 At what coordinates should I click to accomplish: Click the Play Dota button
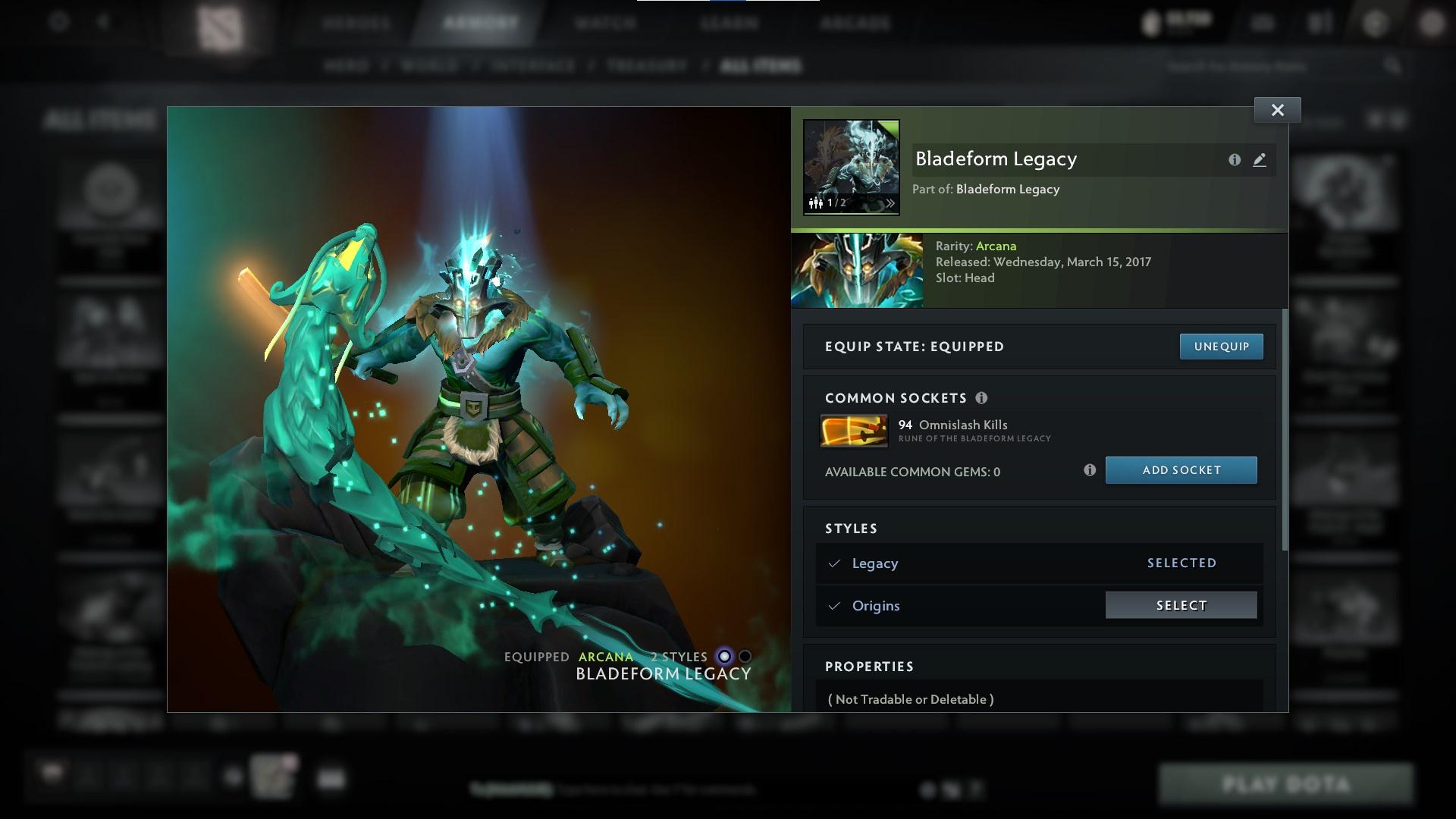coord(1289,783)
